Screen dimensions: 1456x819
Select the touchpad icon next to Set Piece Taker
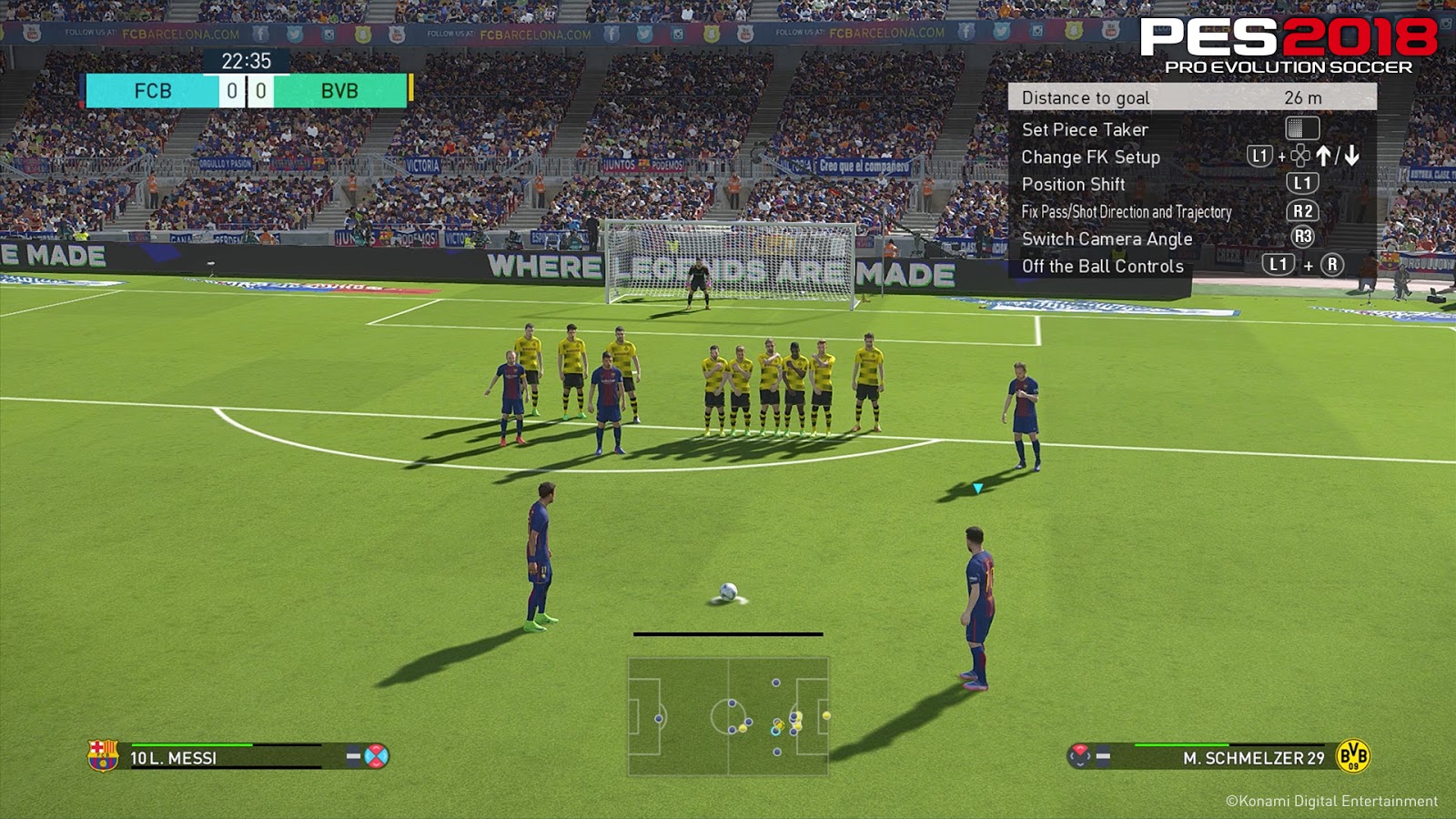(1302, 129)
